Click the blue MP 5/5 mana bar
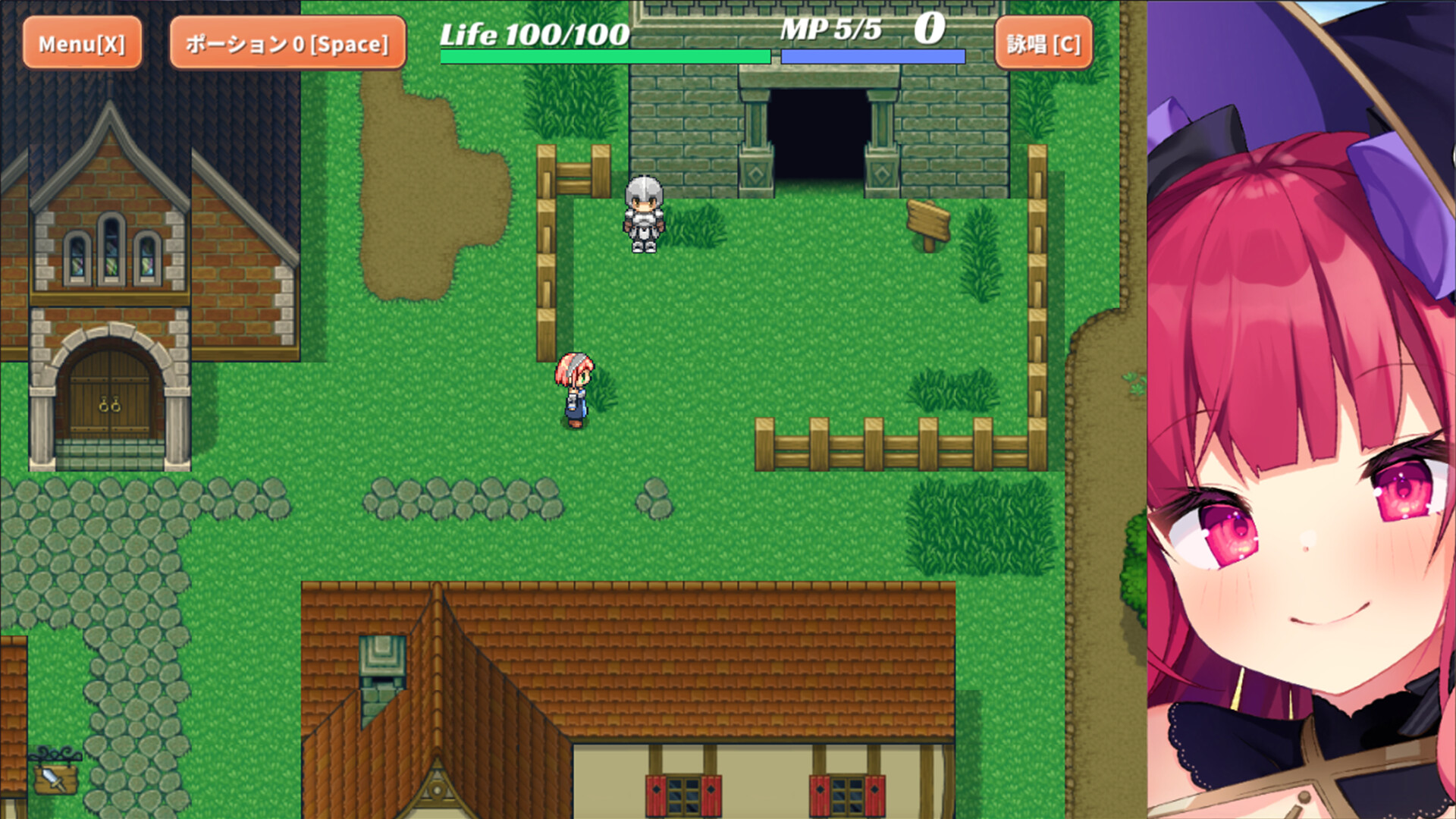The height and width of the screenshot is (819, 1456). pos(872,55)
